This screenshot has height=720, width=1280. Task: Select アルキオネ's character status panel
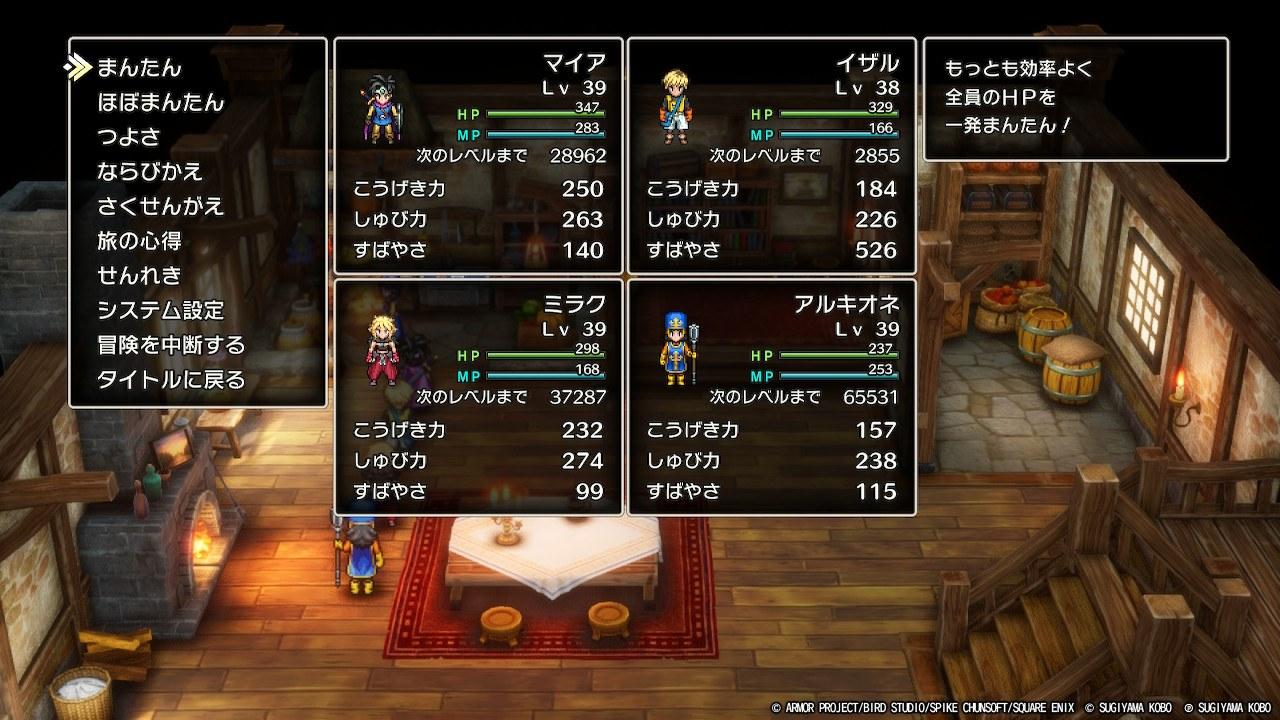pos(771,397)
